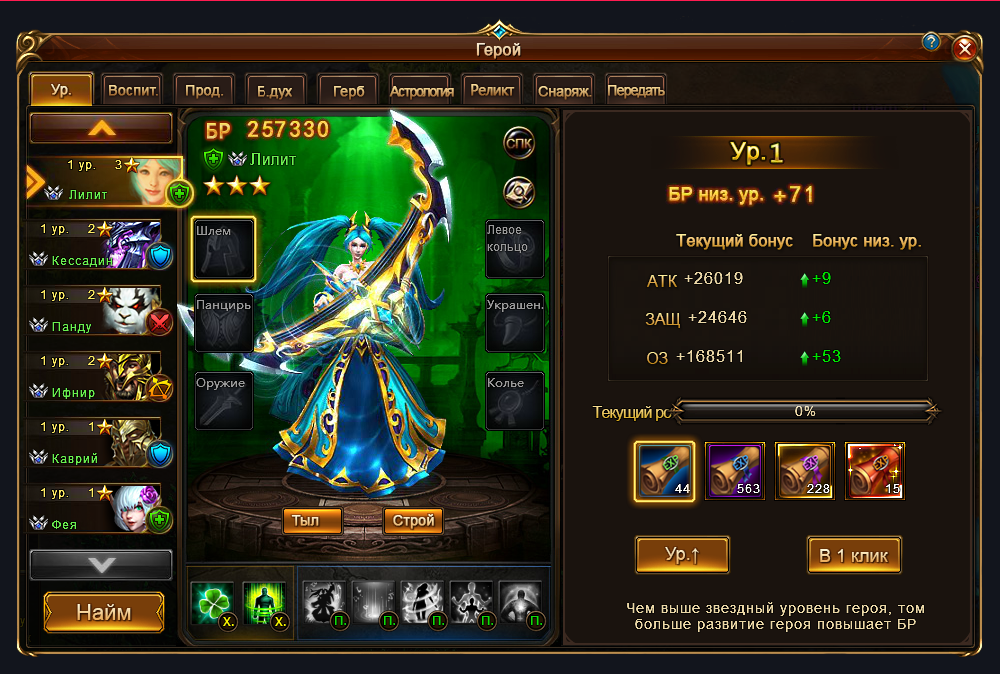Click the Строй formation button
This screenshot has width=1000, height=674.
413,520
